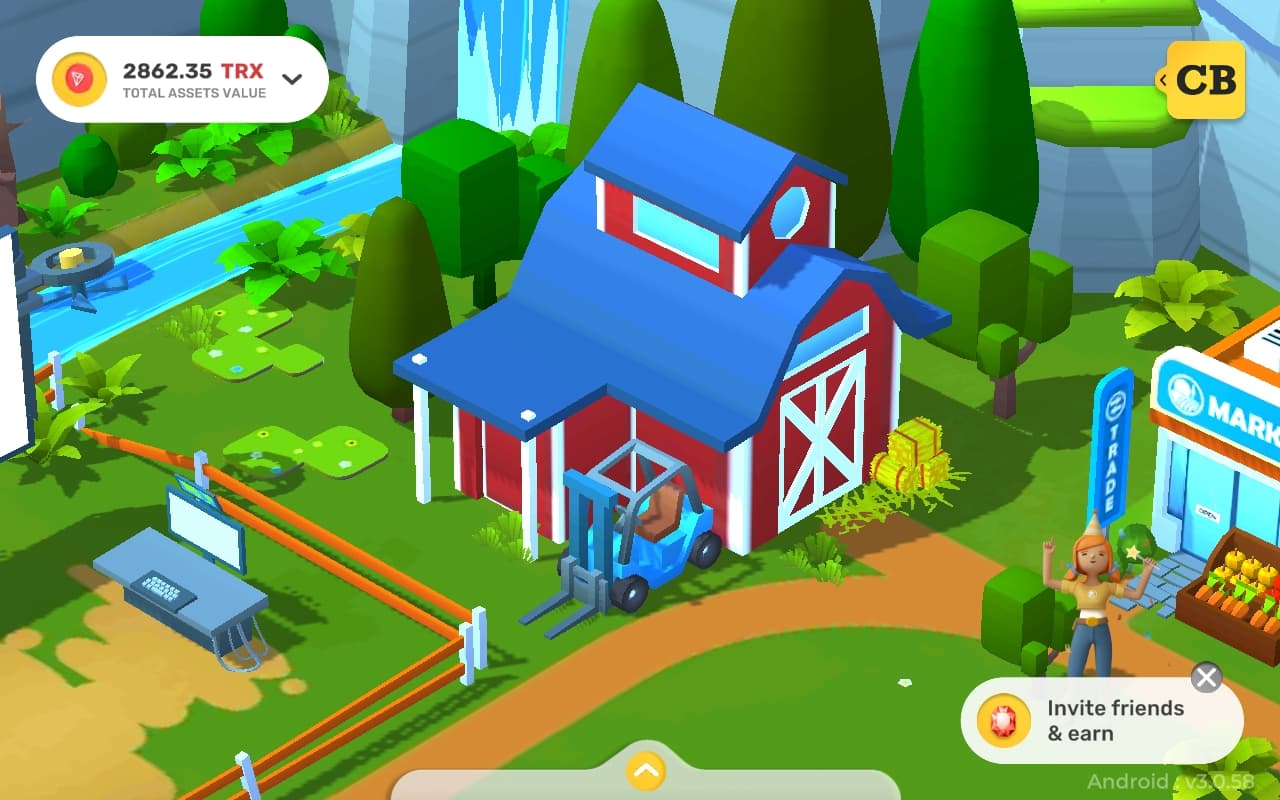Screen dimensions: 1280x800
Task: Tap the OPEN sign on the Market door
Action: coord(1208,512)
